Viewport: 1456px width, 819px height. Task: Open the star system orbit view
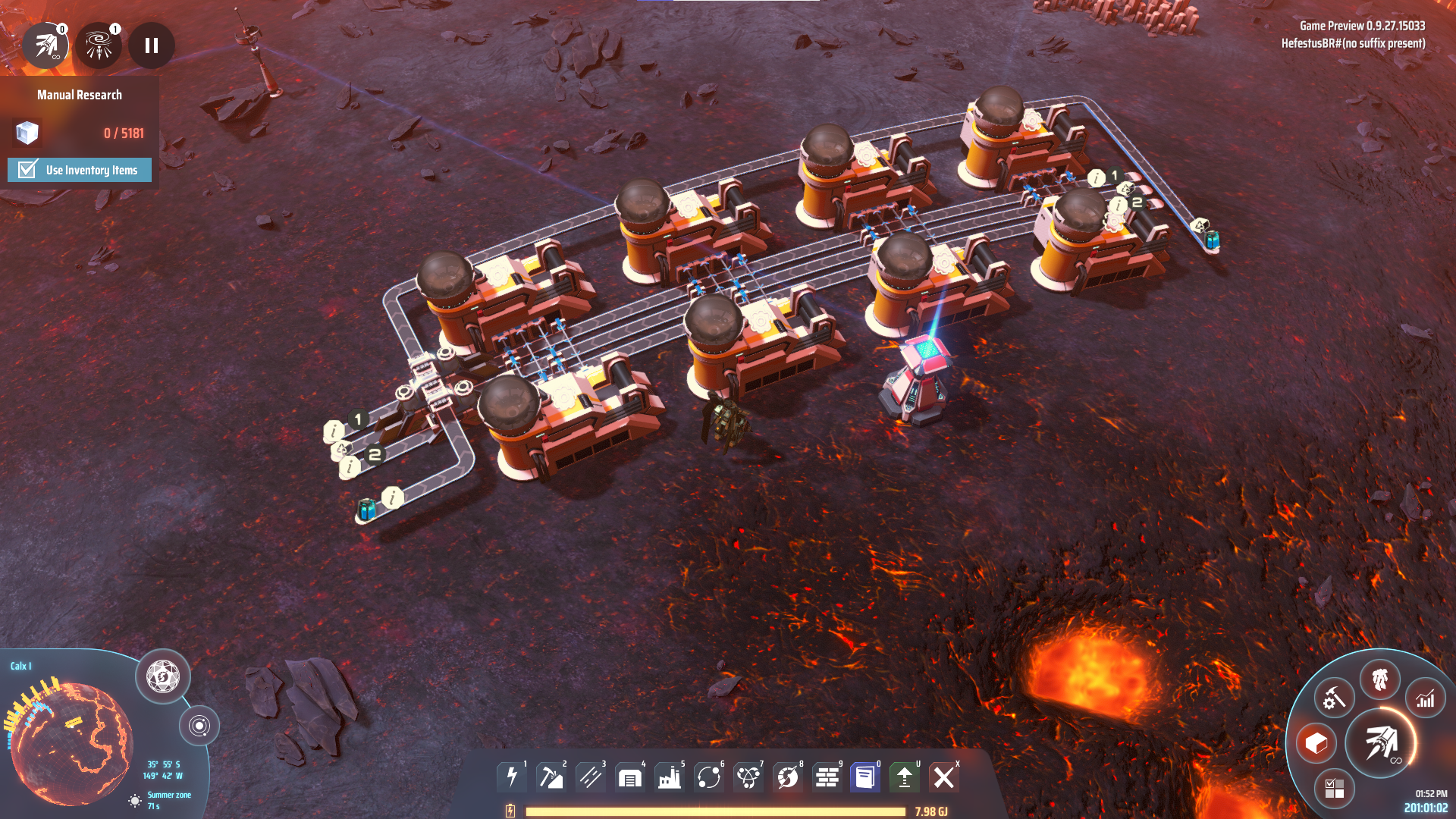199,726
